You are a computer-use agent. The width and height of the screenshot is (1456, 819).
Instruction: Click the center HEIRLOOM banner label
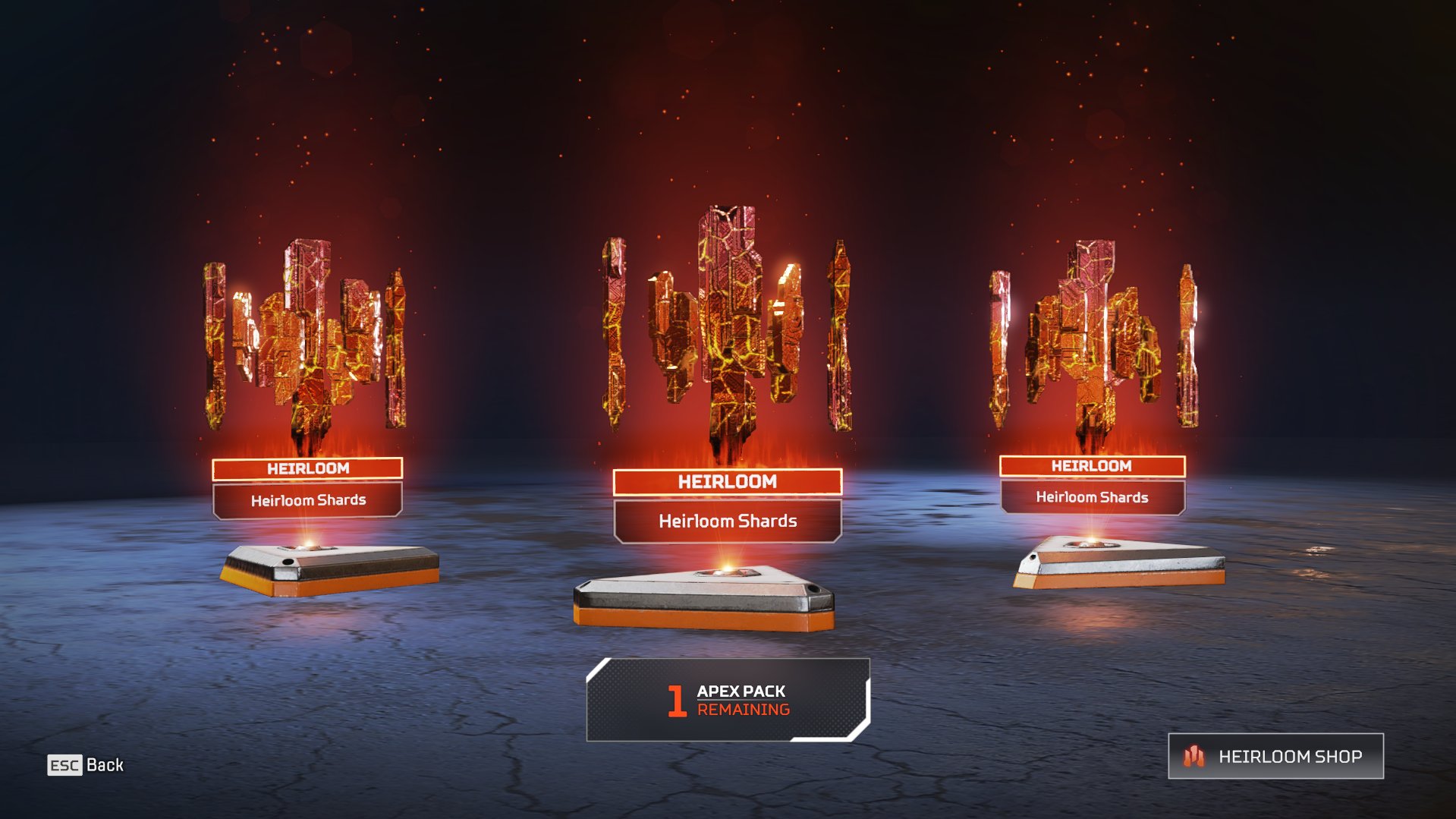[x=726, y=481]
